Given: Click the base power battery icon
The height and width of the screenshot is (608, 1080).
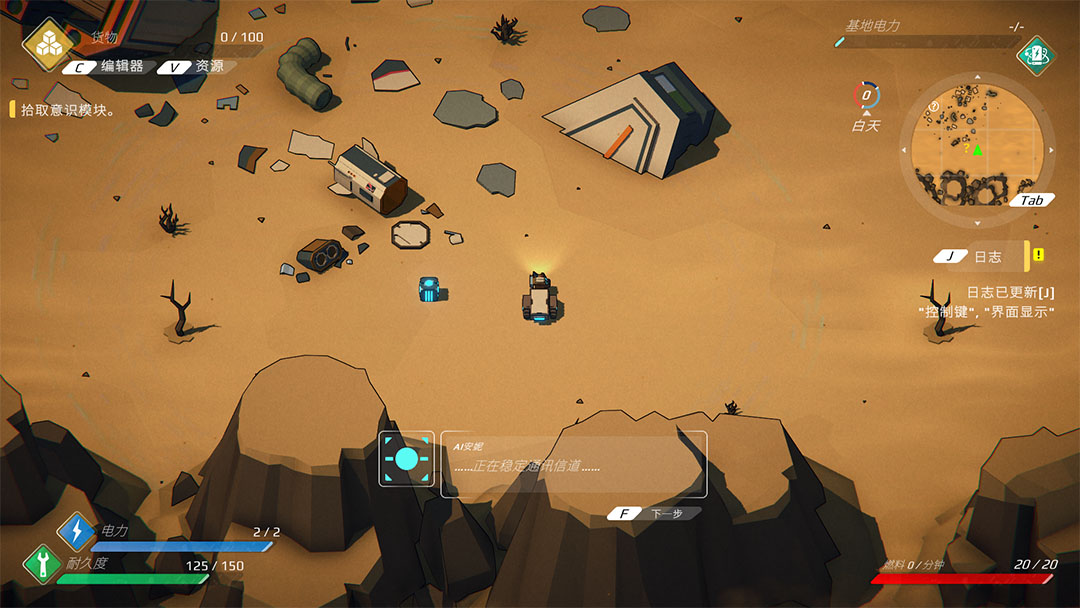Looking at the screenshot, I should coord(1037,54).
